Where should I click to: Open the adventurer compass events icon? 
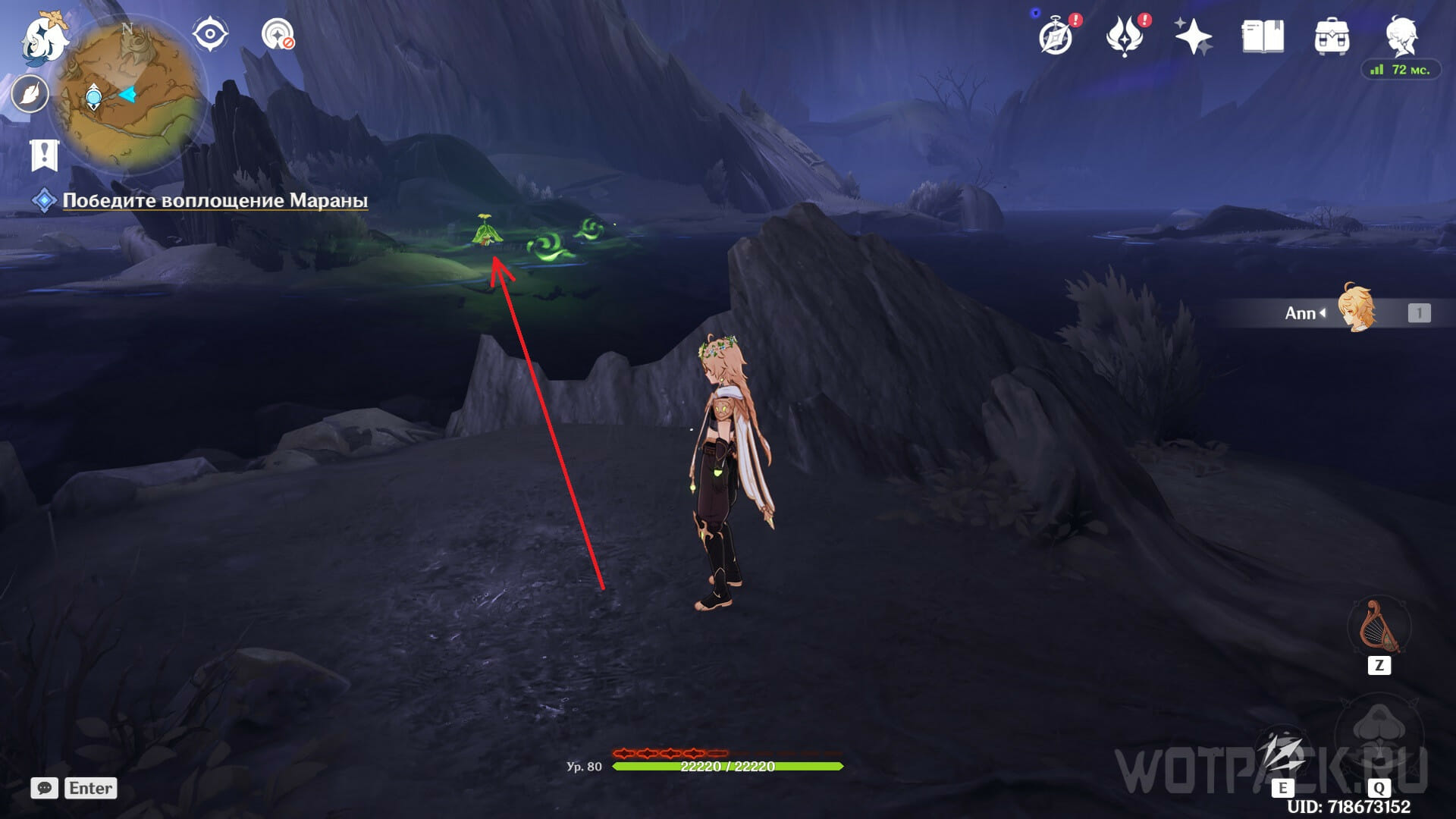(x=1056, y=36)
